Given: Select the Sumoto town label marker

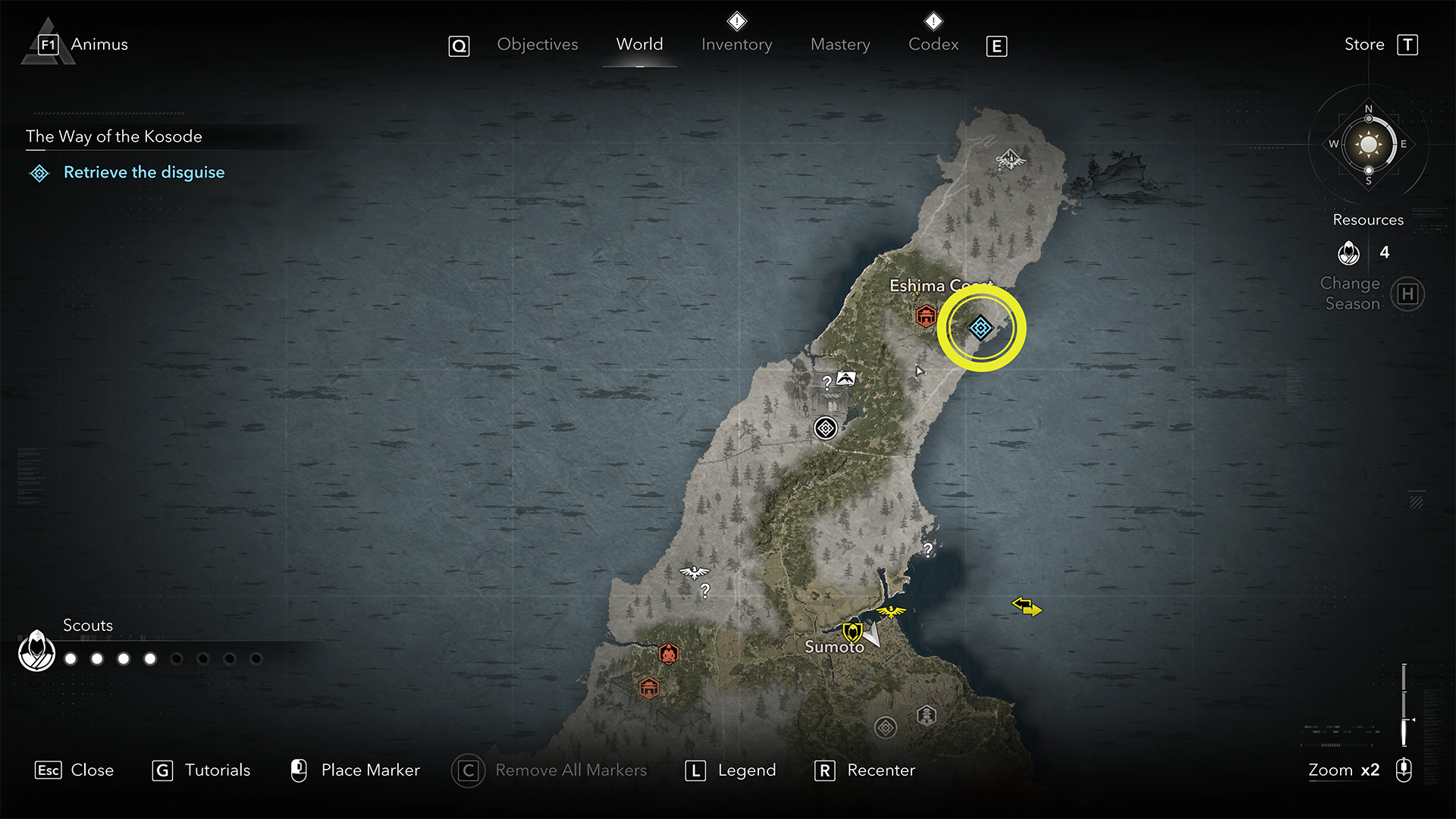Looking at the screenshot, I should pyautogui.click(x=834, y=647).
